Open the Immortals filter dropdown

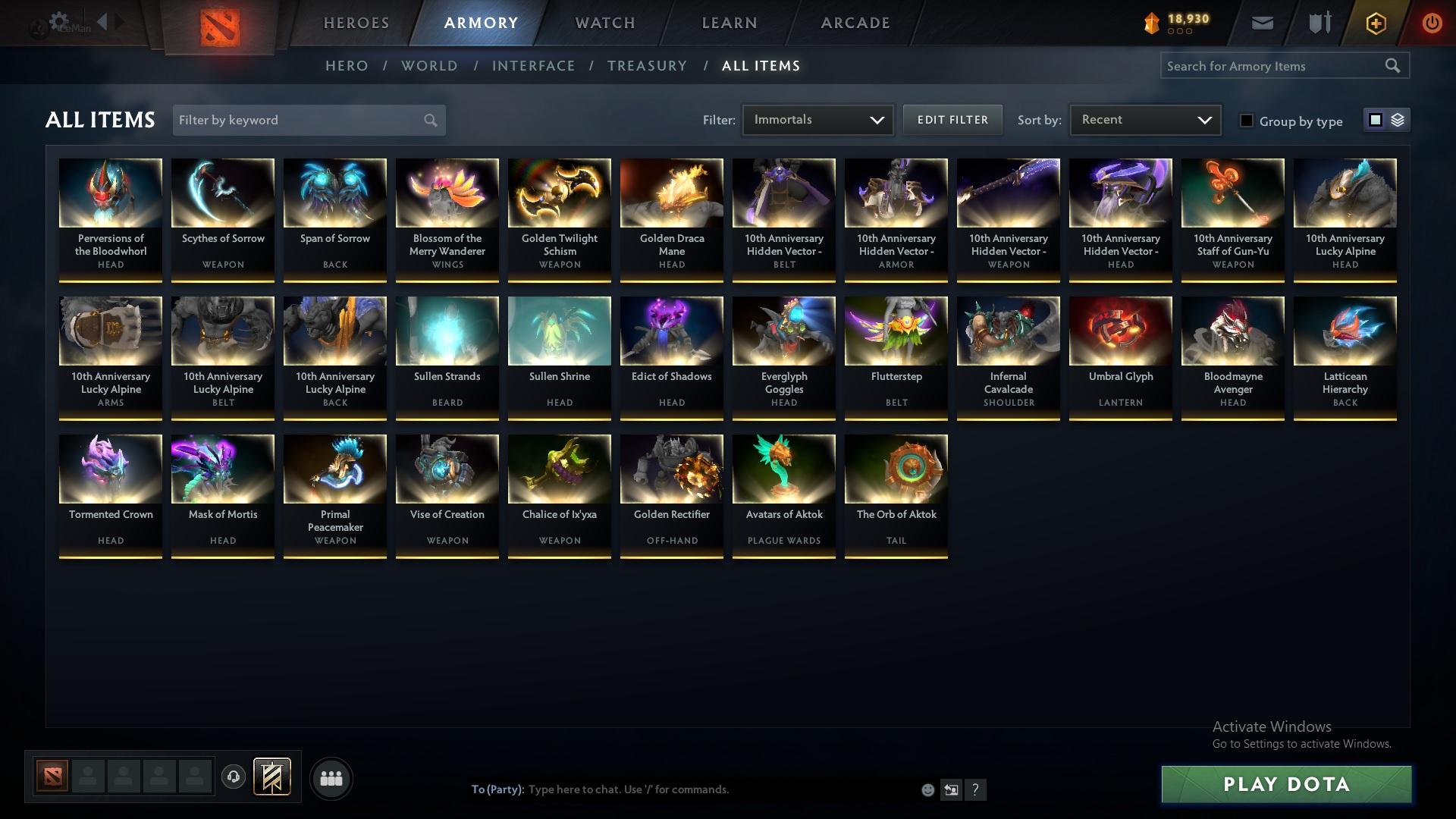817,119
